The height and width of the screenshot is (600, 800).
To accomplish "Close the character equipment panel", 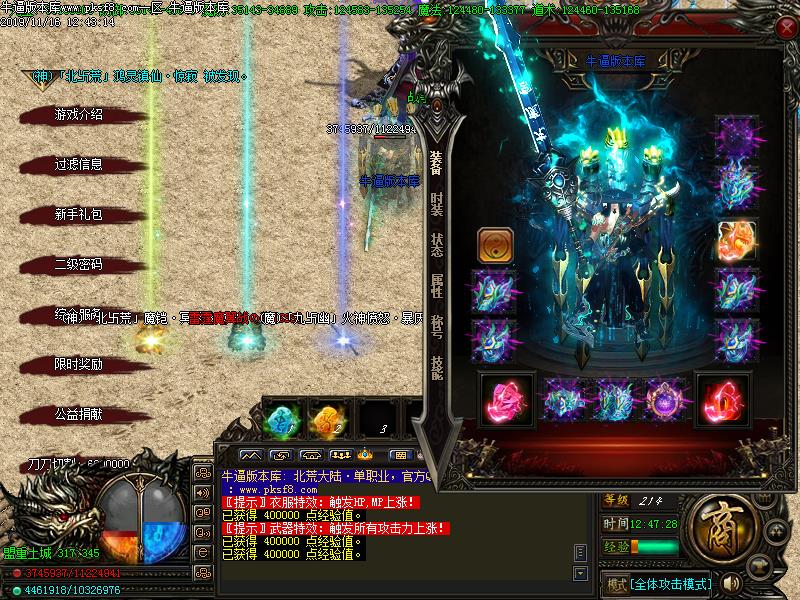I will (786, 28).
